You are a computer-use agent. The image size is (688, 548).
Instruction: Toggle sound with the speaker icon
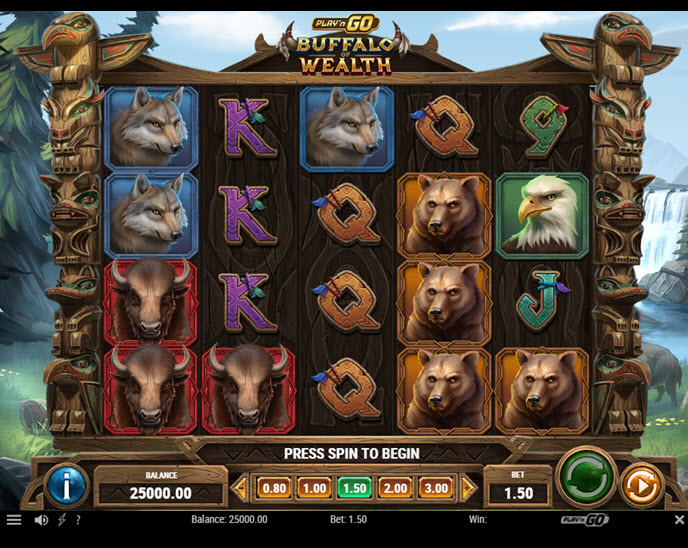[41, 520]
